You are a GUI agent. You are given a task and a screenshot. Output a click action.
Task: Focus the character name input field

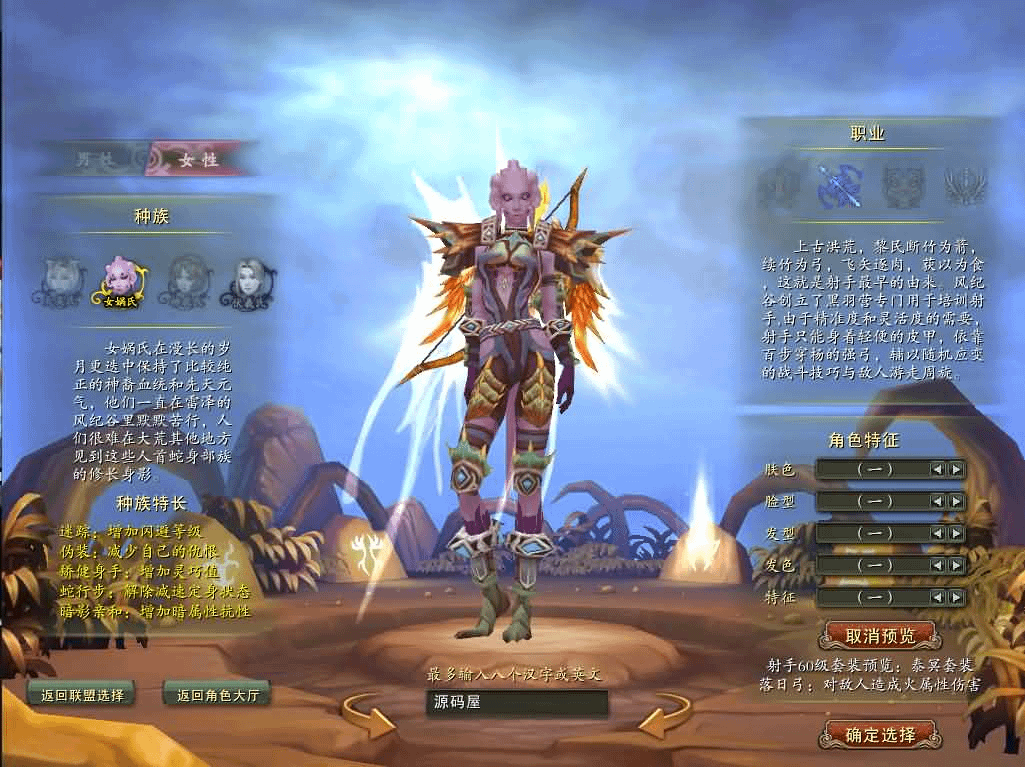[x=516, y=702]
